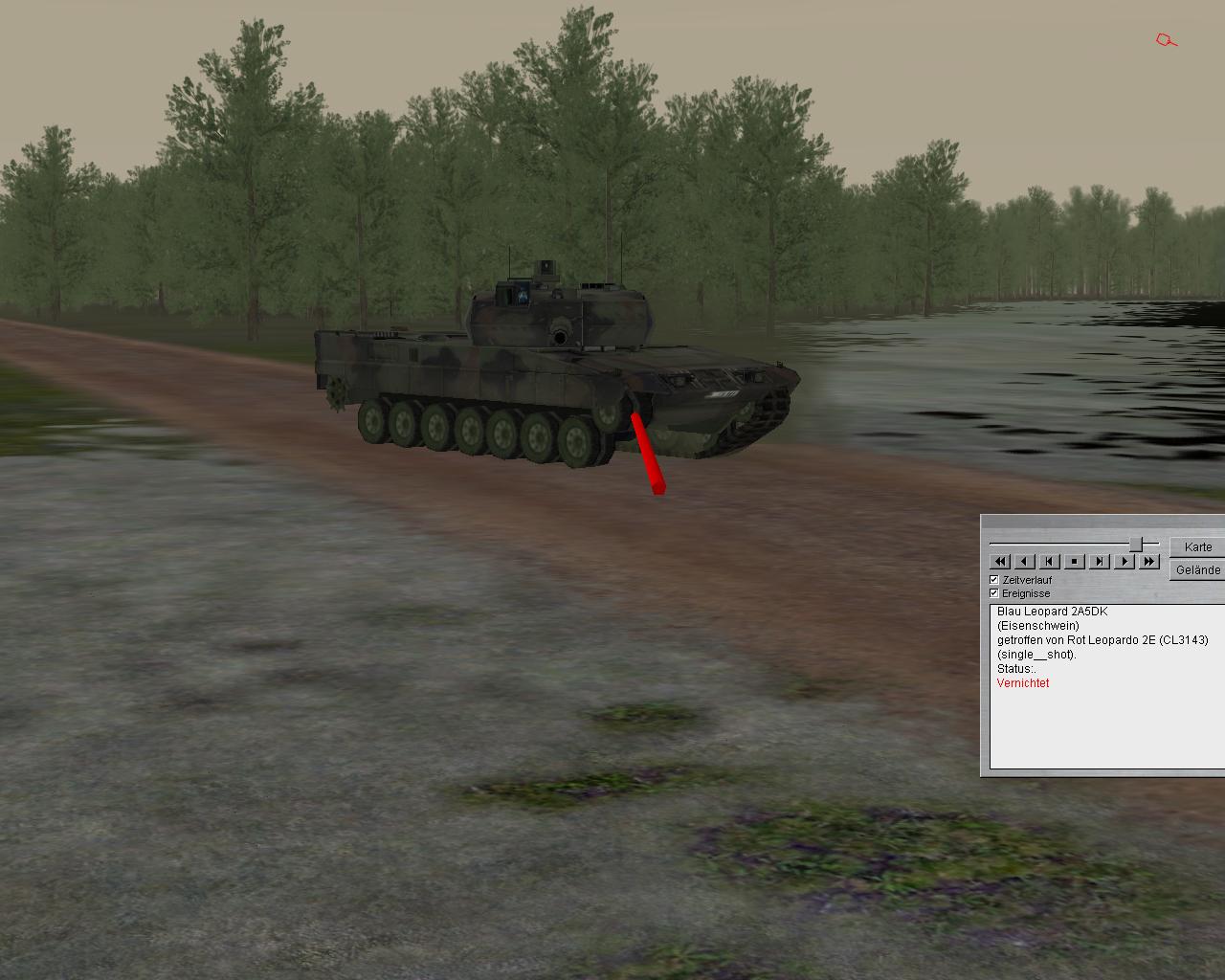The height and width of the screenshot is (980, 1225).
Task: Click the replay timeline slider handle
Action: [1136, 545]
